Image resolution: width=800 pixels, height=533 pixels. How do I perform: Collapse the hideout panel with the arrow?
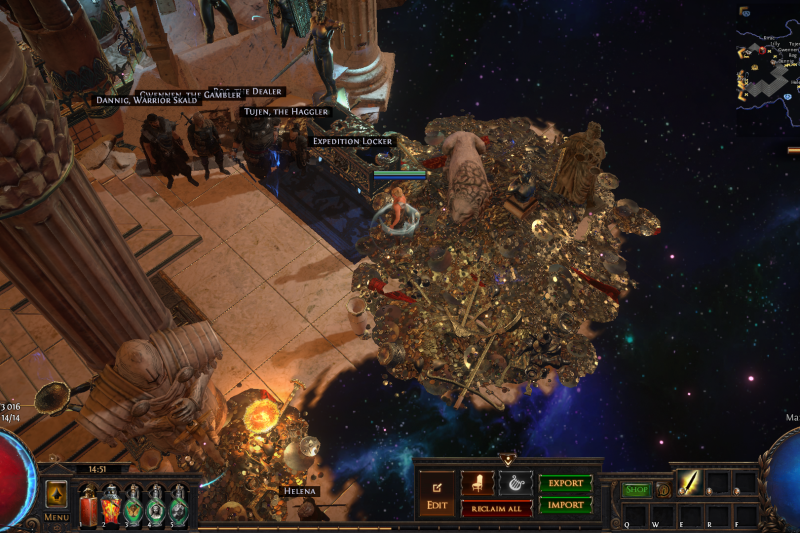click(508, 461)
